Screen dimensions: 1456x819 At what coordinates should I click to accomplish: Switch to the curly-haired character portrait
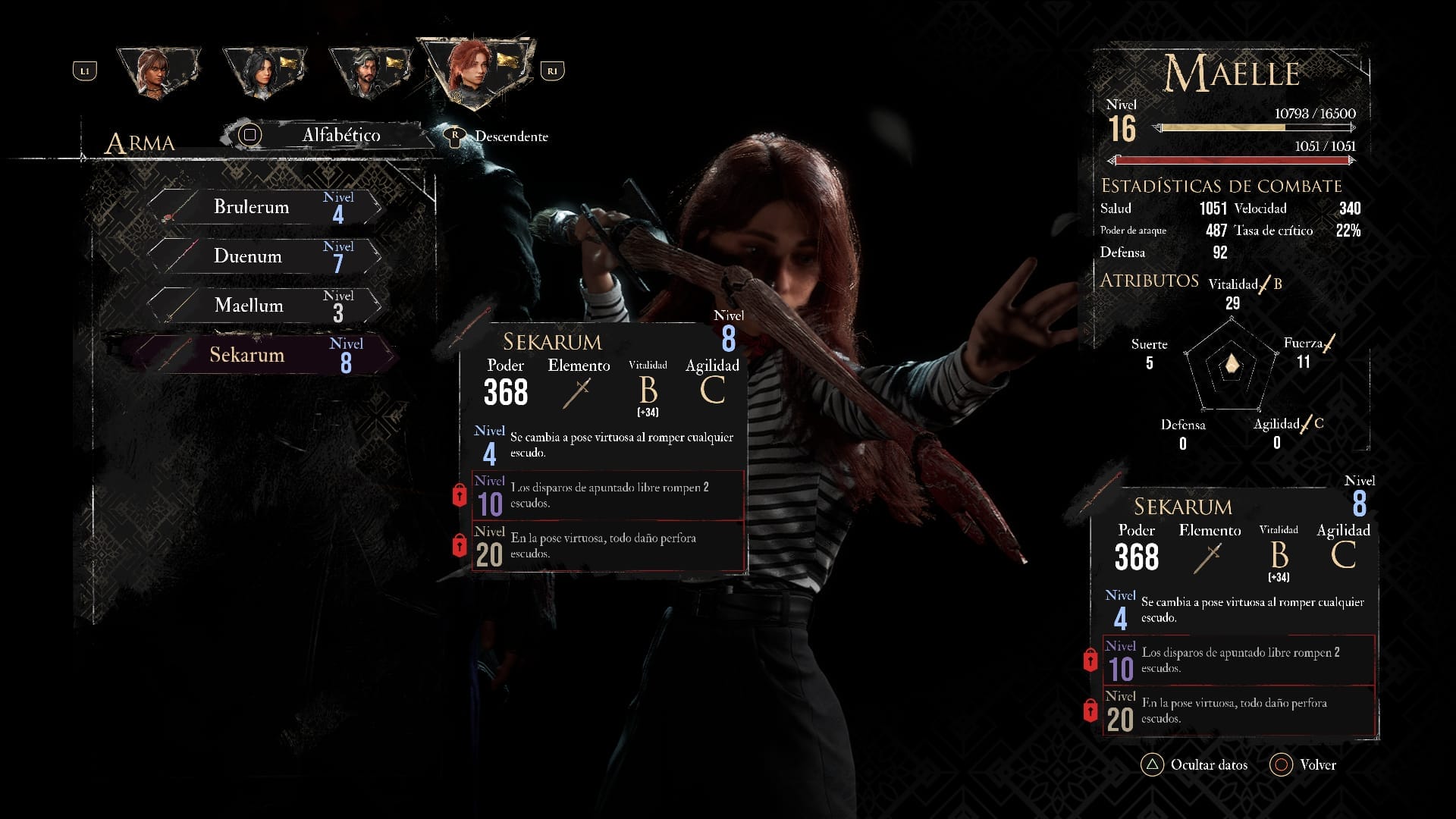coord(158,72)
